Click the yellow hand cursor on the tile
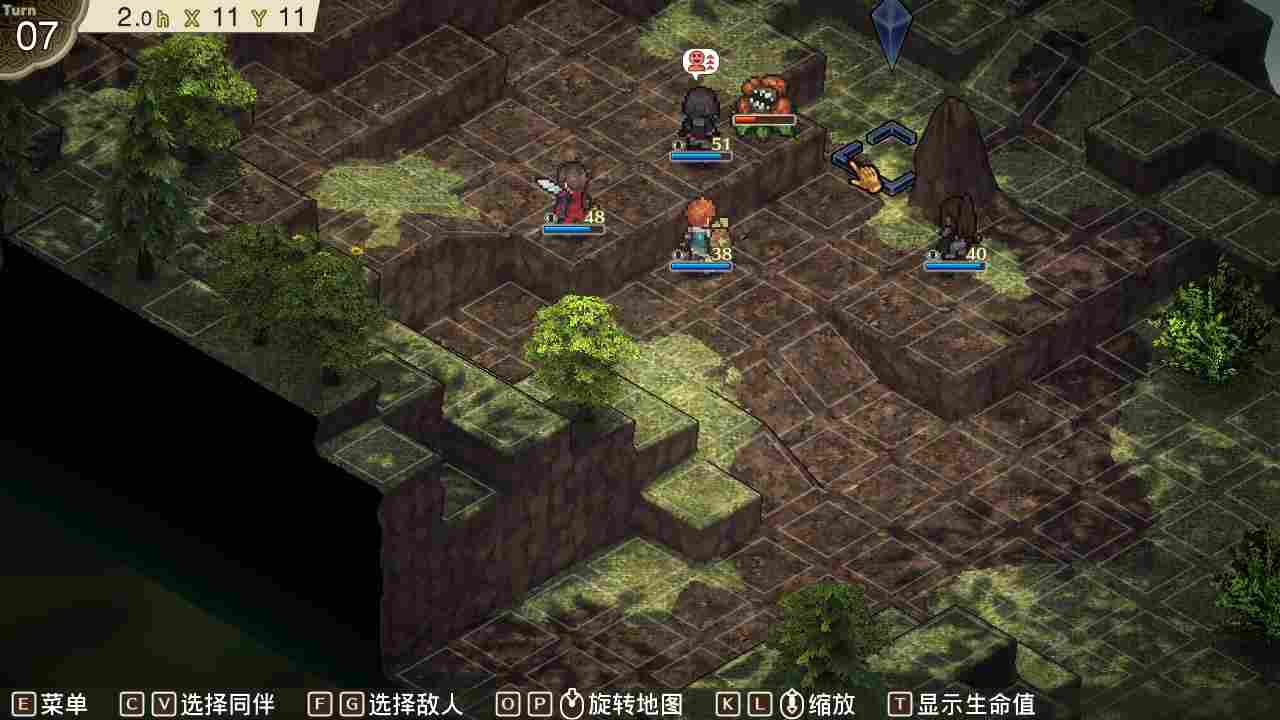Screen dimensions: 1280x720 coord(868,178)
